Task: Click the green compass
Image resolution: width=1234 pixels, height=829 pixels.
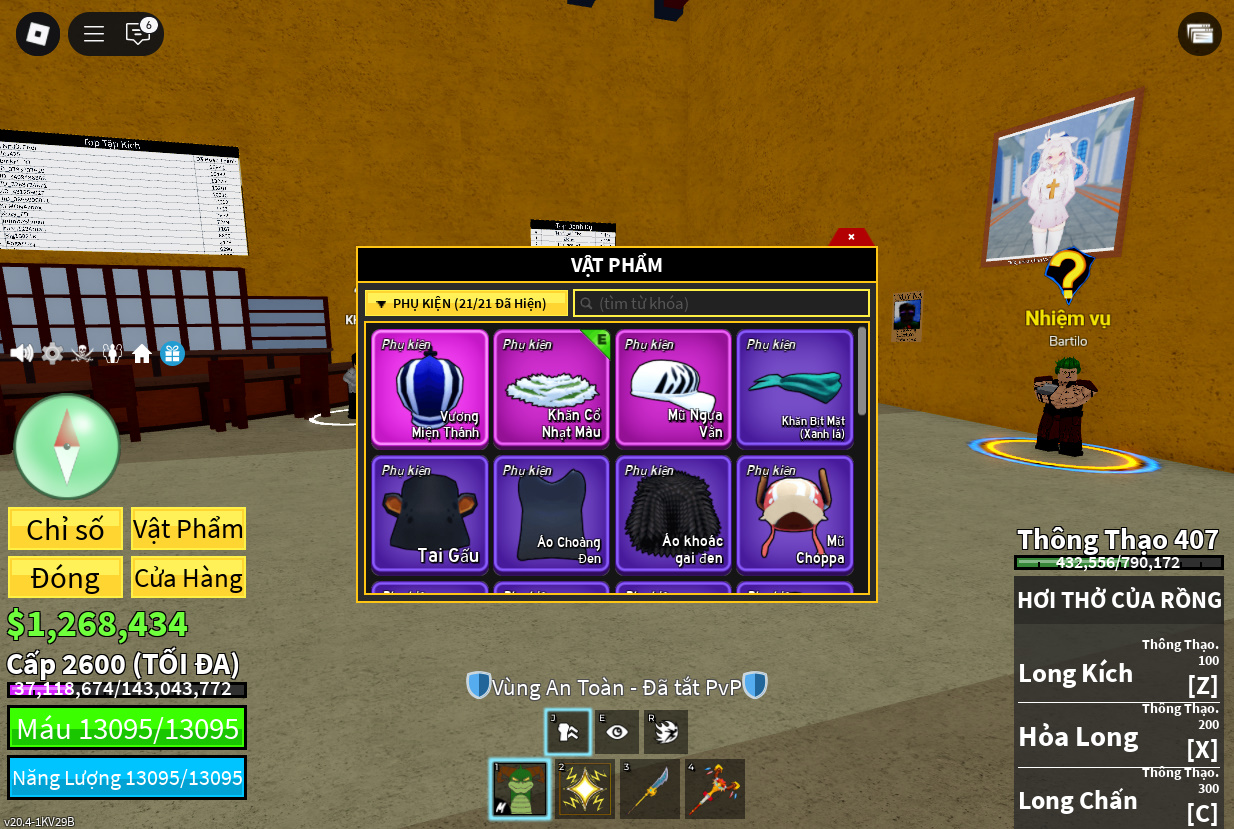Action: pos(67,446)
